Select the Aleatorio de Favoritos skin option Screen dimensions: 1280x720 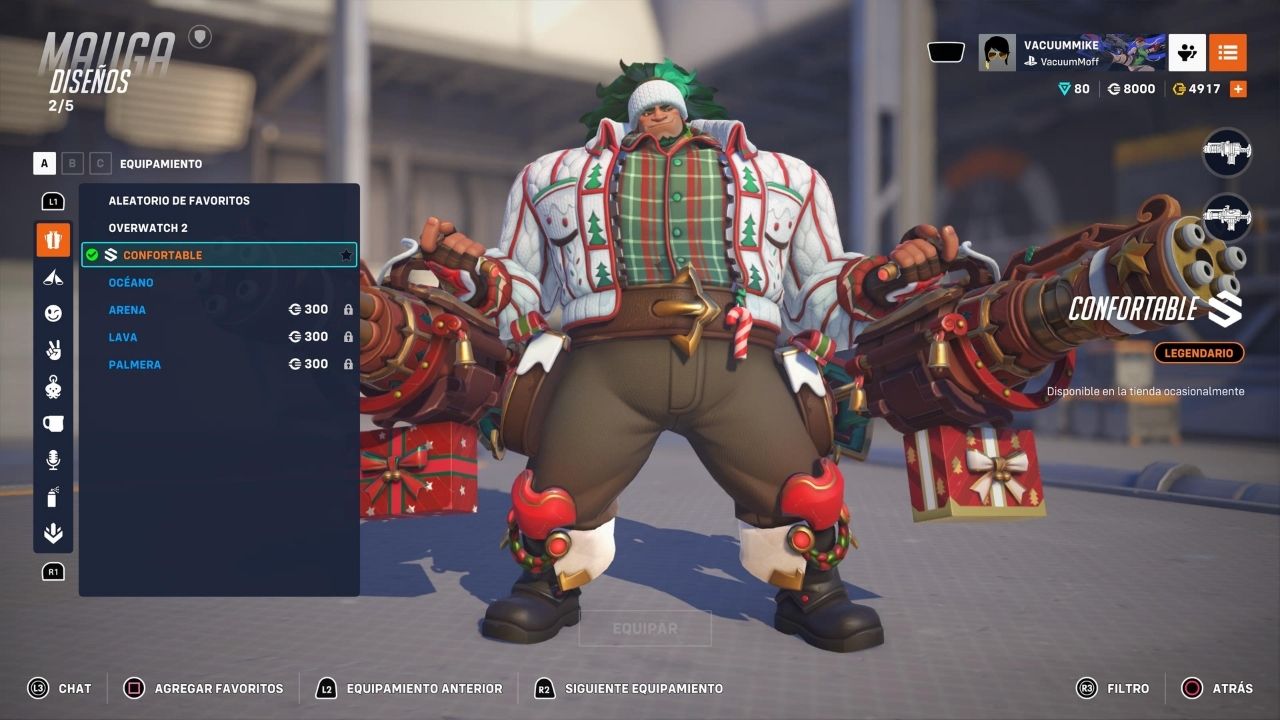coord(179,200)
